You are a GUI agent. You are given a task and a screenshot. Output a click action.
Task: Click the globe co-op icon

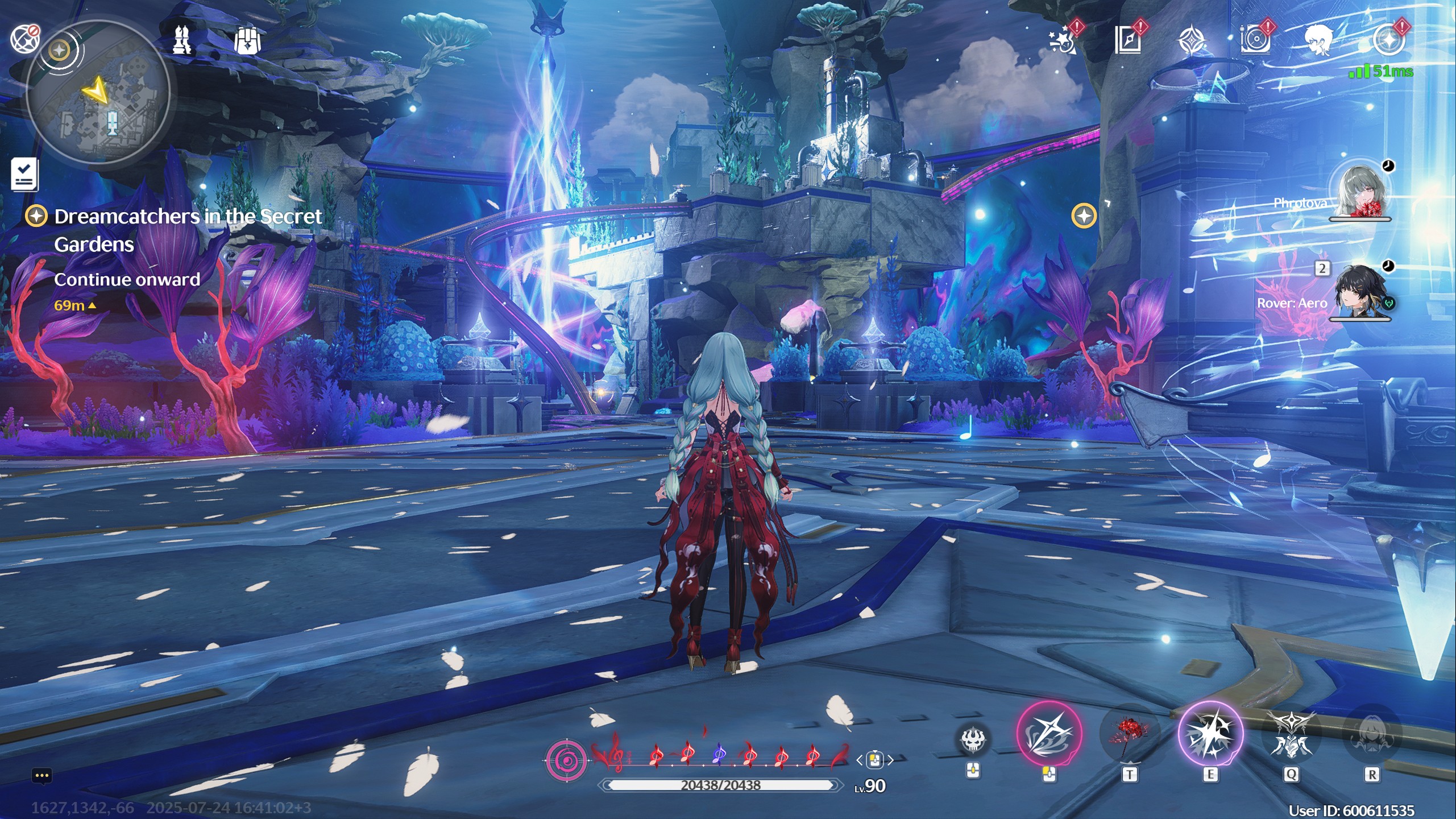coord(24,39)
